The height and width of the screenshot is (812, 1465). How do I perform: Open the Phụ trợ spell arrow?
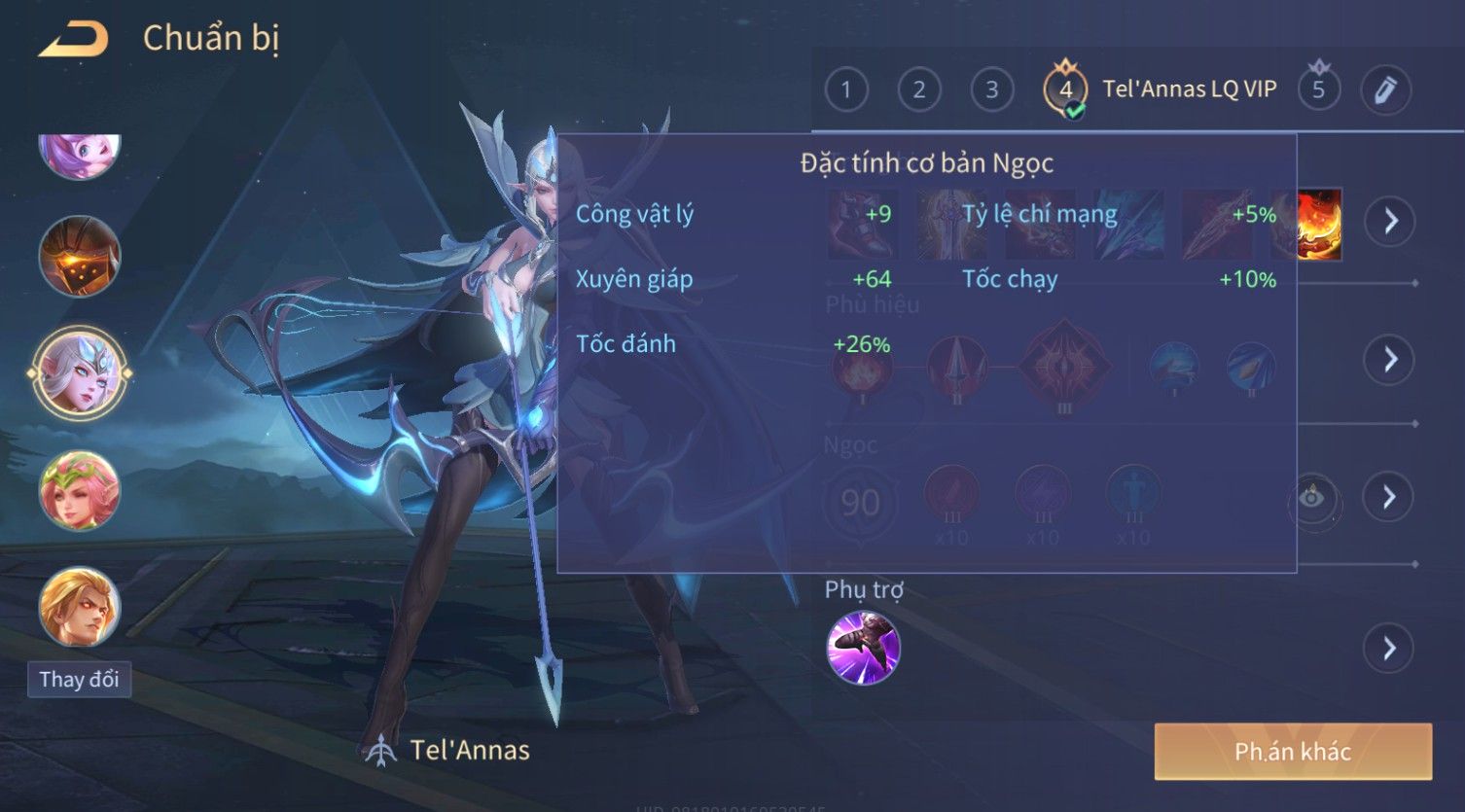(x=1389, y=648)
